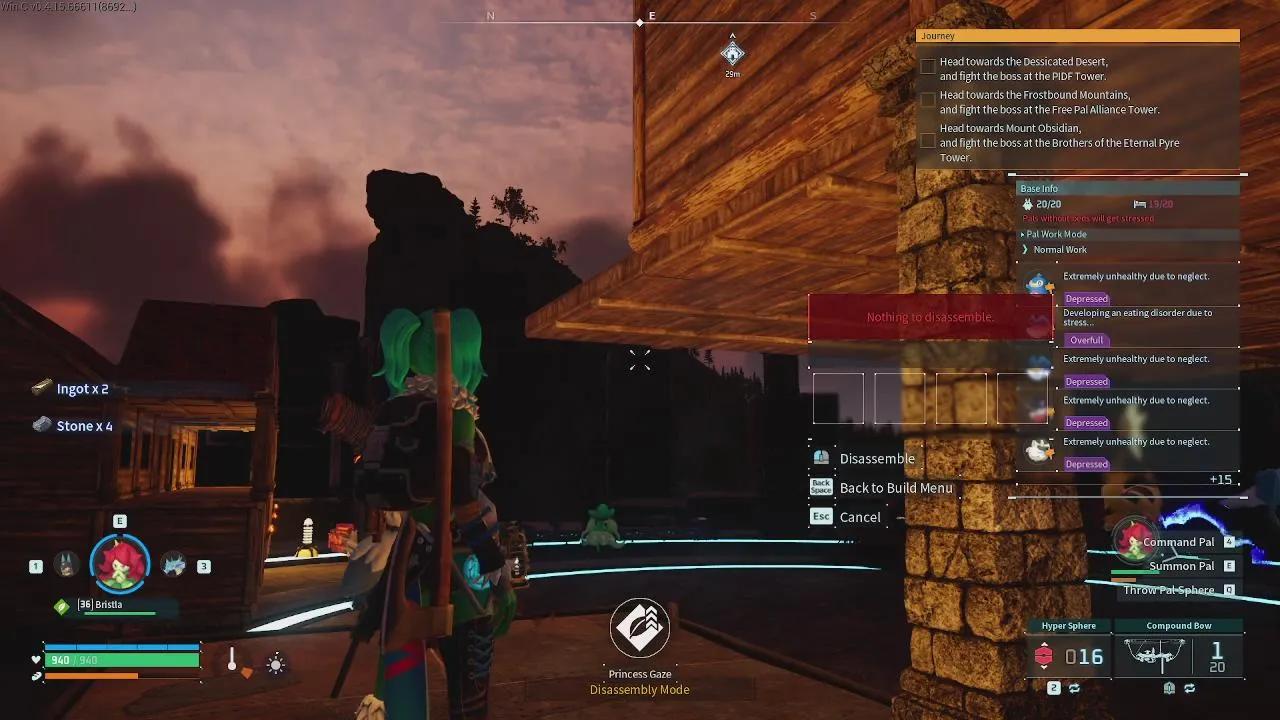
Task: Click the Princess Gaze Disassembly Mode icon
Action: 639,627
